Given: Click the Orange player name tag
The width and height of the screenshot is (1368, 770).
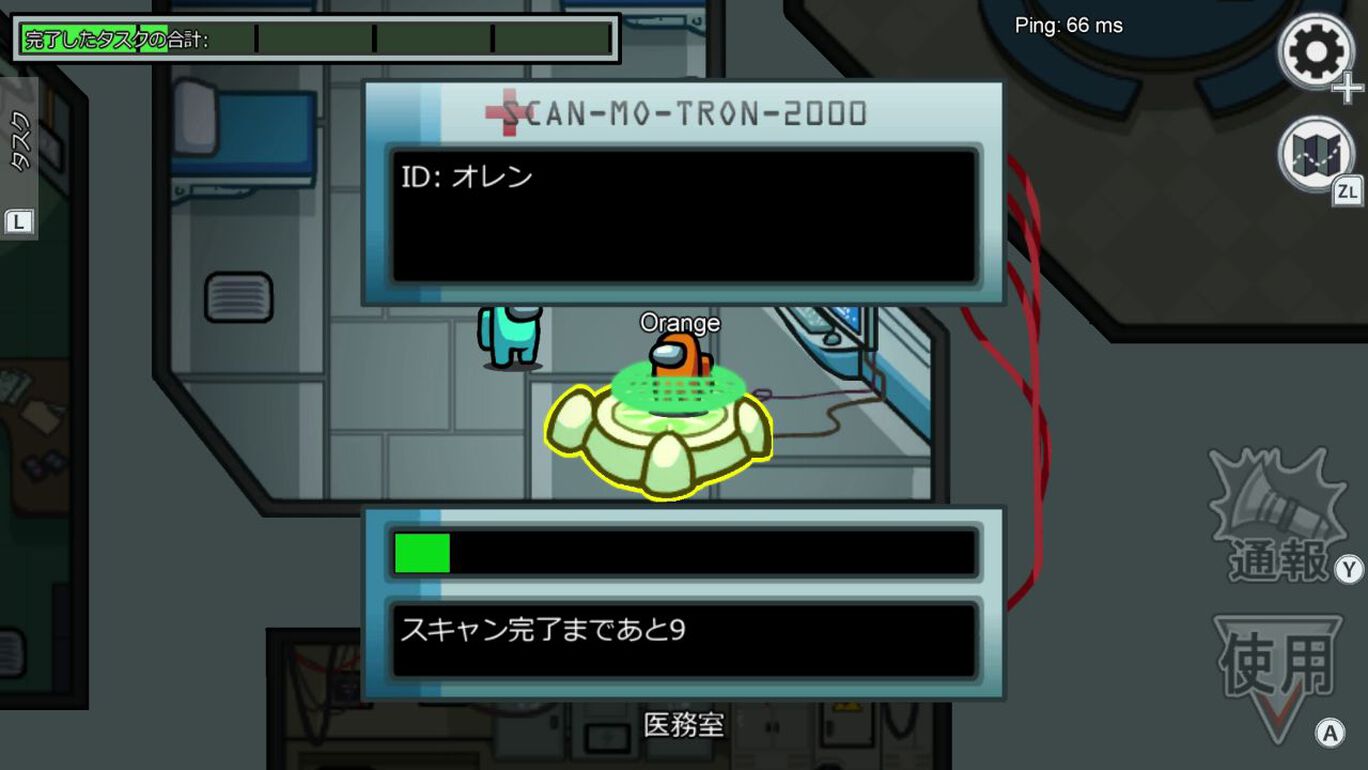Looking at the screenshot, I should pyautogui.click(x=680, y=322).
